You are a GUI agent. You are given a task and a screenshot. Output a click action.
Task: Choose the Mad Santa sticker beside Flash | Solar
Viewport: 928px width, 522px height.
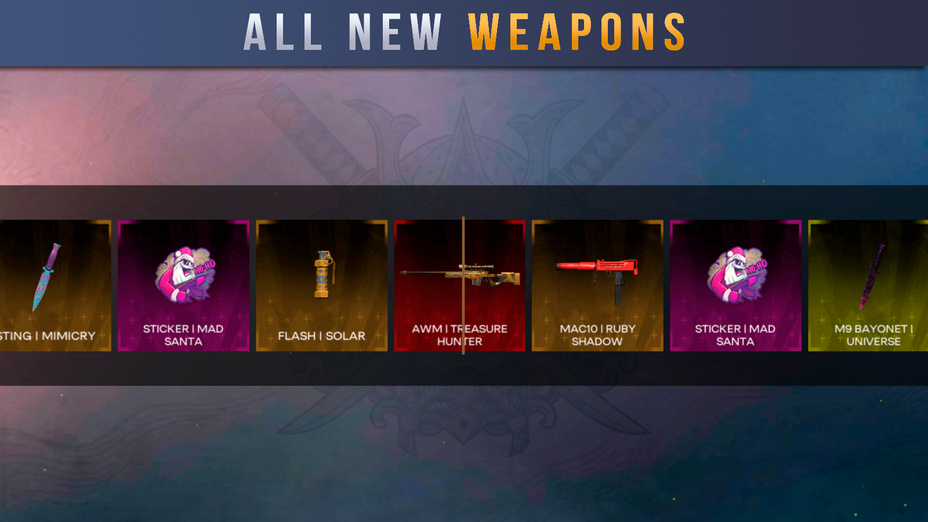click(183, 285)
